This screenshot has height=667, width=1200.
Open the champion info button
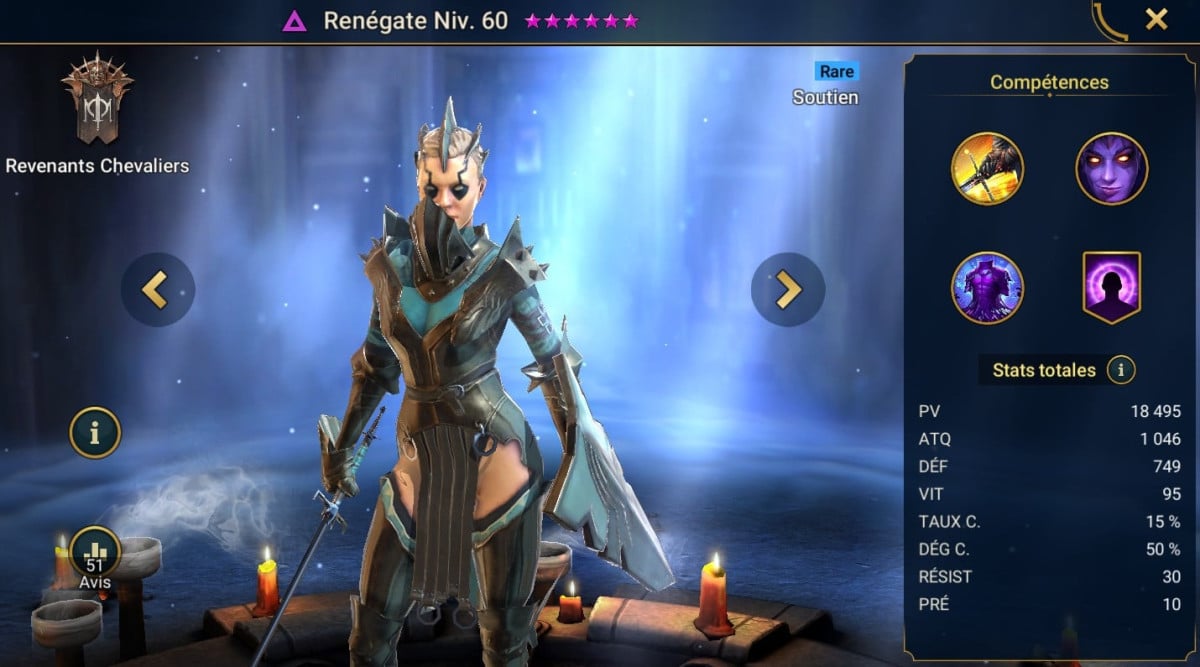(95, 433)
